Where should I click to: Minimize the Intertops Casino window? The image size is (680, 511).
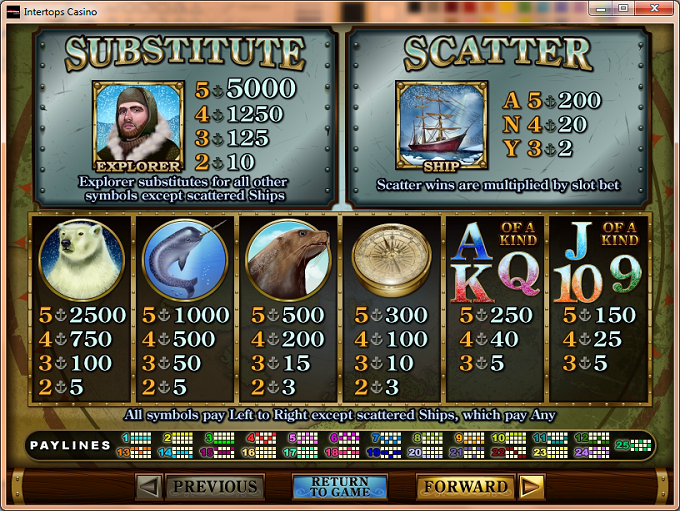tap(601, 8)
